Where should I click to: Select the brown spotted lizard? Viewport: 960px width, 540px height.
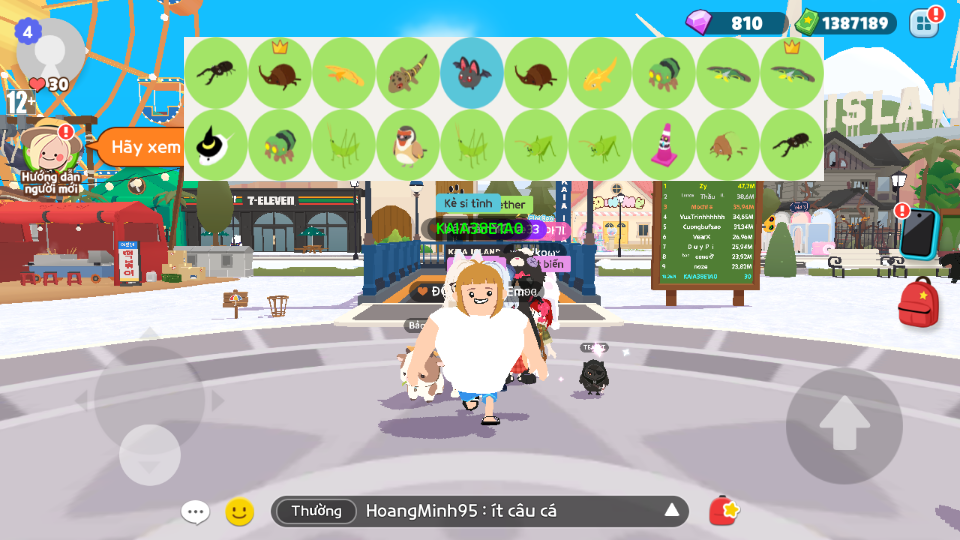coord(408,73)
